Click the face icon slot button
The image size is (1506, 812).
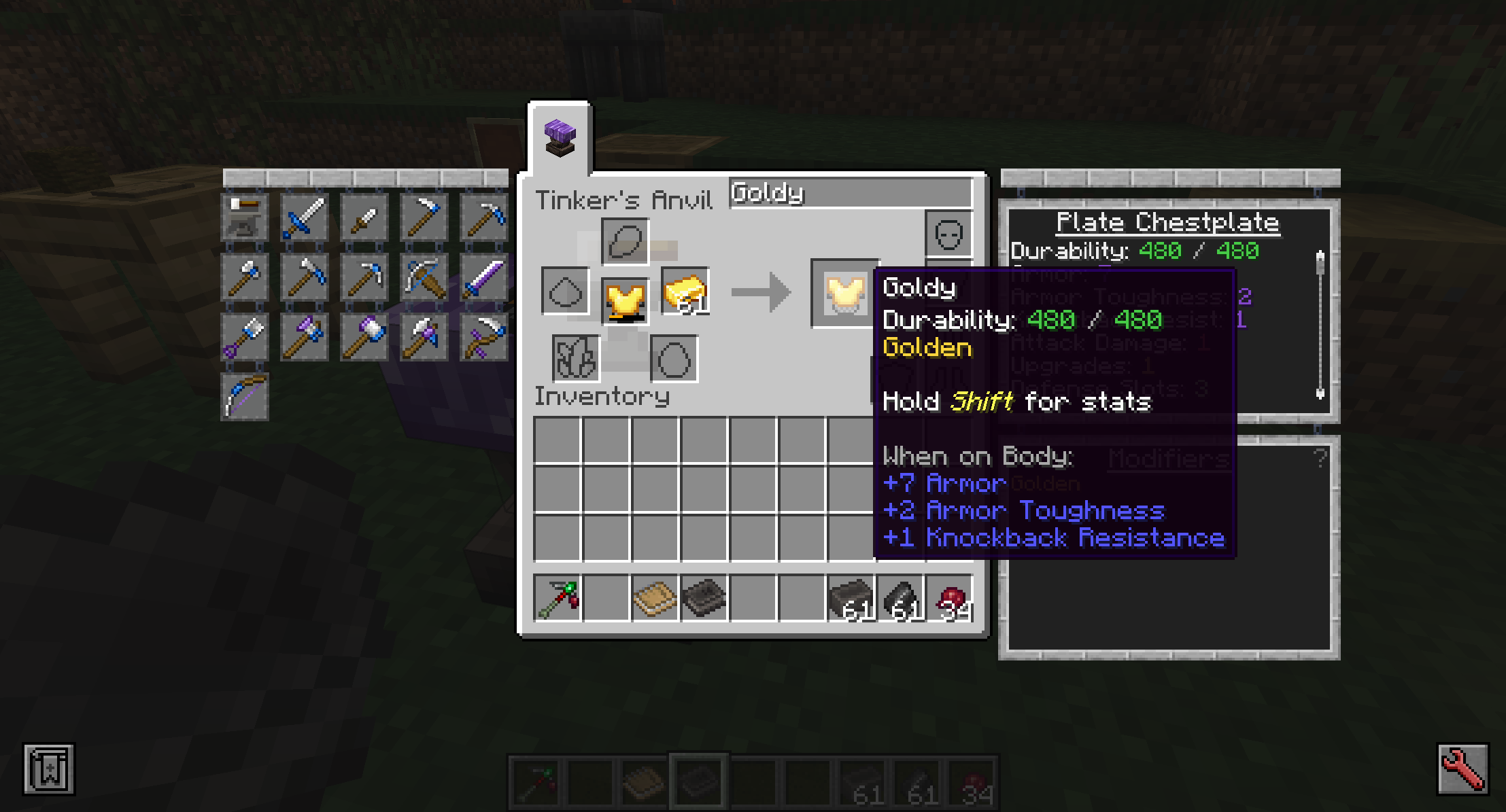click(x=948, y=234)
